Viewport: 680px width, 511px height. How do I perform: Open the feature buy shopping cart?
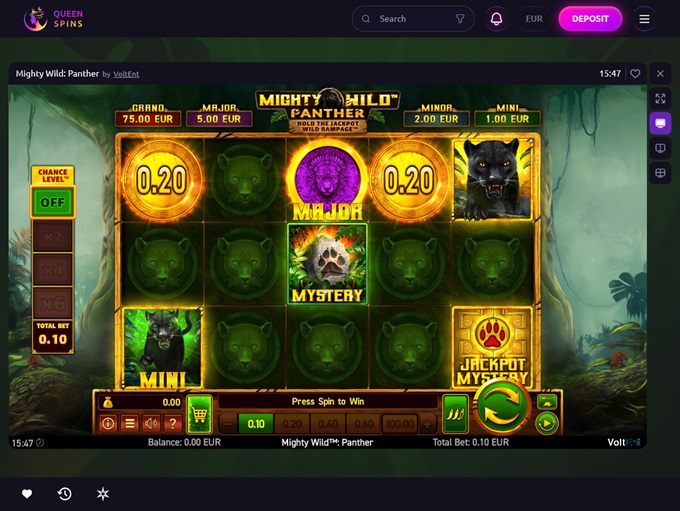(199, 412)
